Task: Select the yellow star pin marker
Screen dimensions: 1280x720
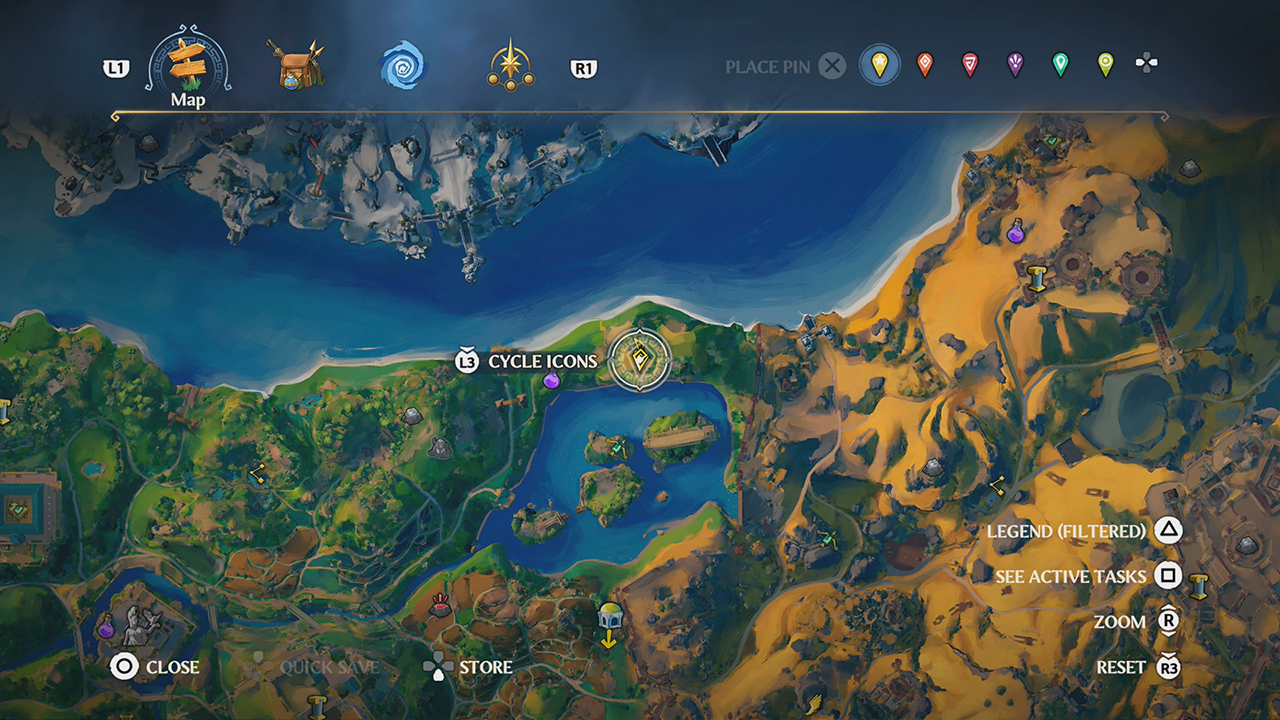Action: coord(880,63)
